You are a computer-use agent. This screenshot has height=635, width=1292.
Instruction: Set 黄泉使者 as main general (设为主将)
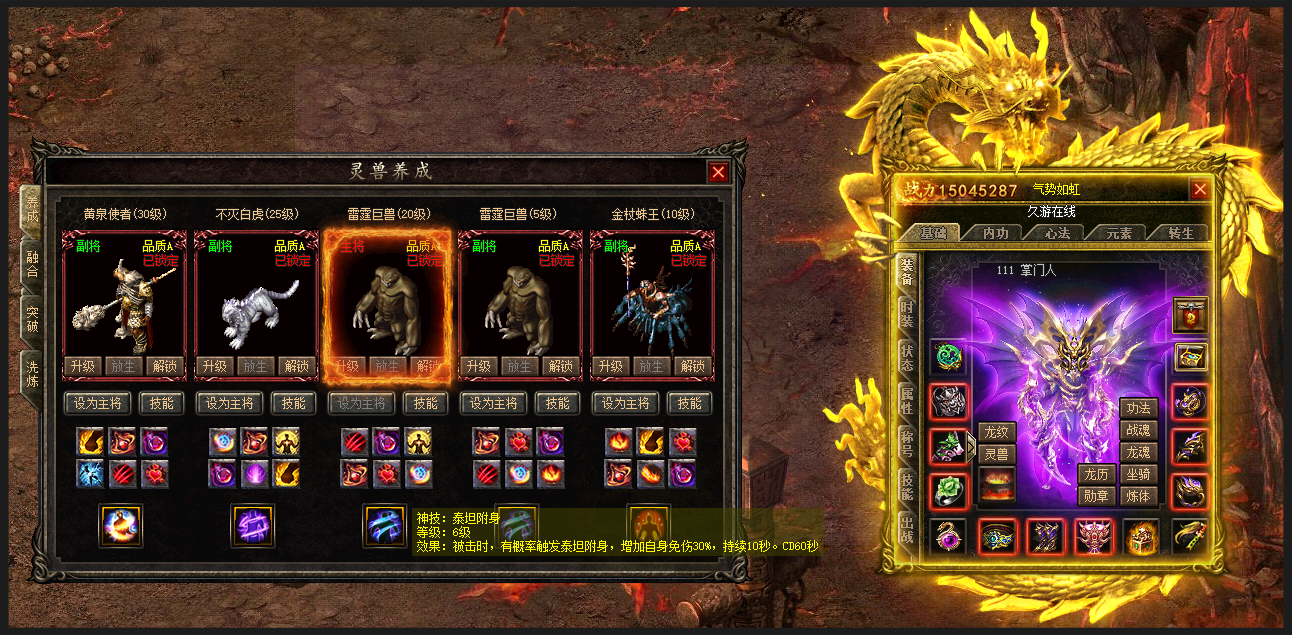coord(98,403)
